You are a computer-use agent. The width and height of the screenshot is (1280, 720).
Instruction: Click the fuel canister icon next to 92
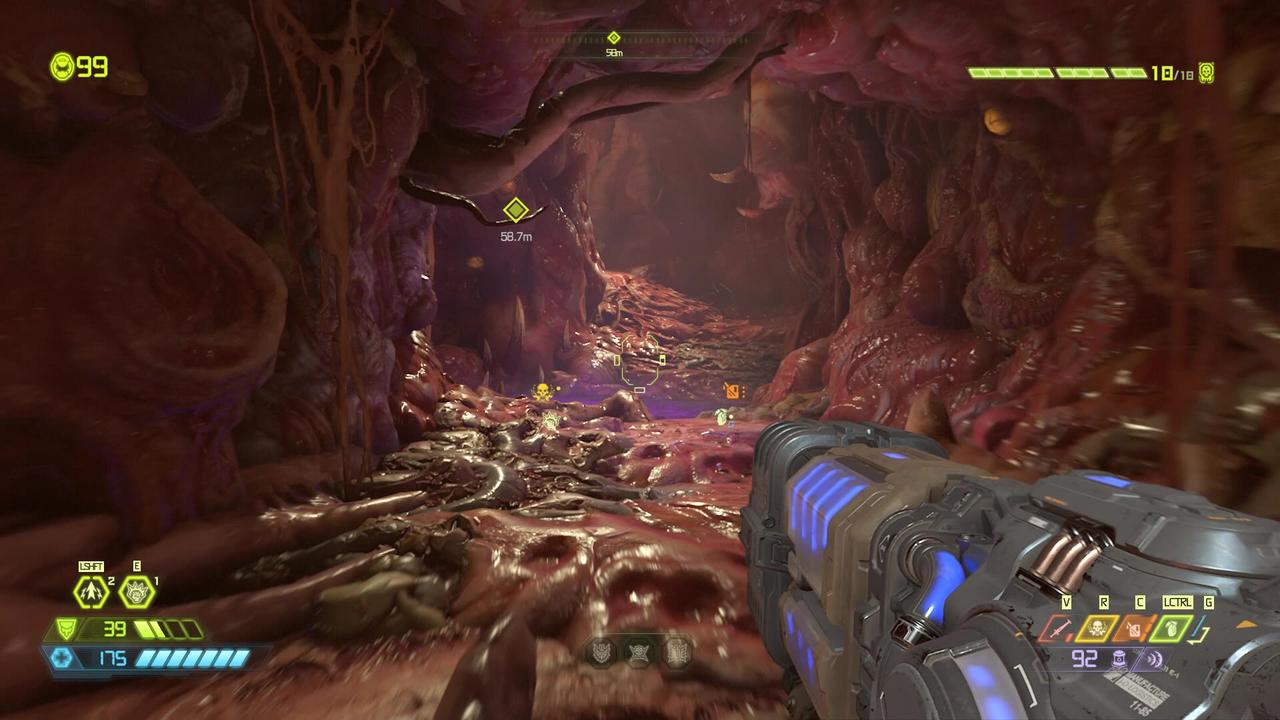pyautogui.click(x=1118, y=658)
